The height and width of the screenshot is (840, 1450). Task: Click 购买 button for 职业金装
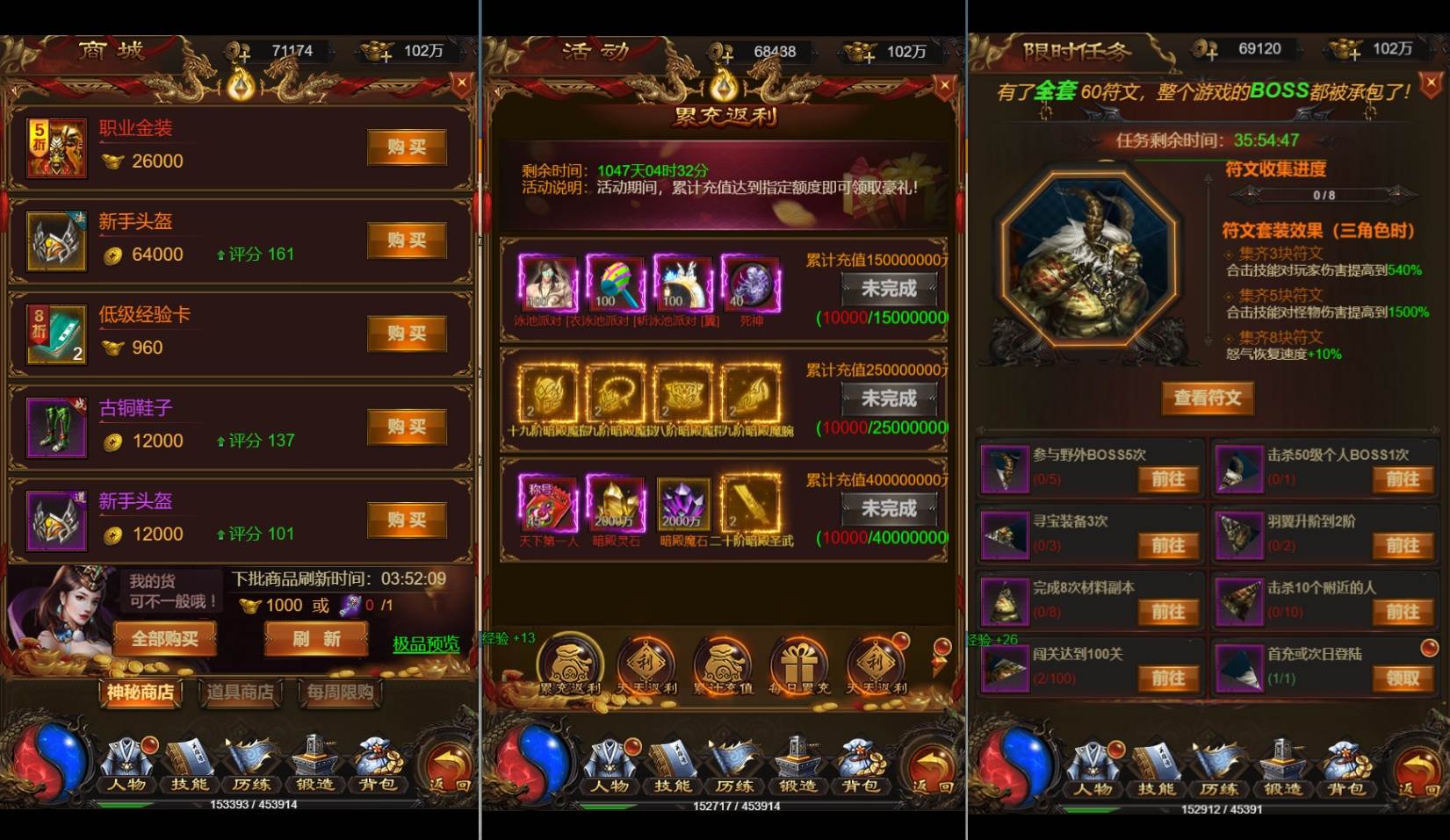406,147
